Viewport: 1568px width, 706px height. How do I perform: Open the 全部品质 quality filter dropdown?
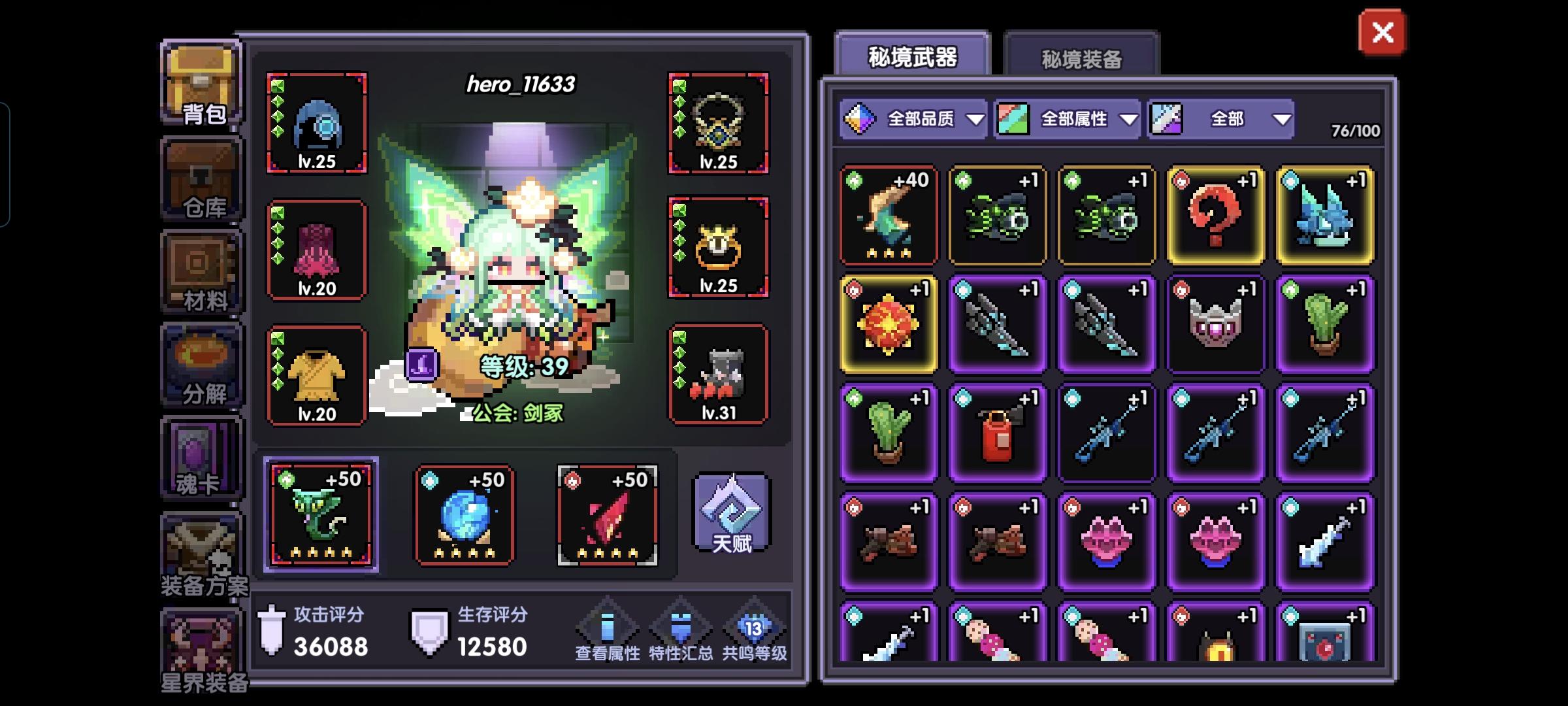coord(915,119)
